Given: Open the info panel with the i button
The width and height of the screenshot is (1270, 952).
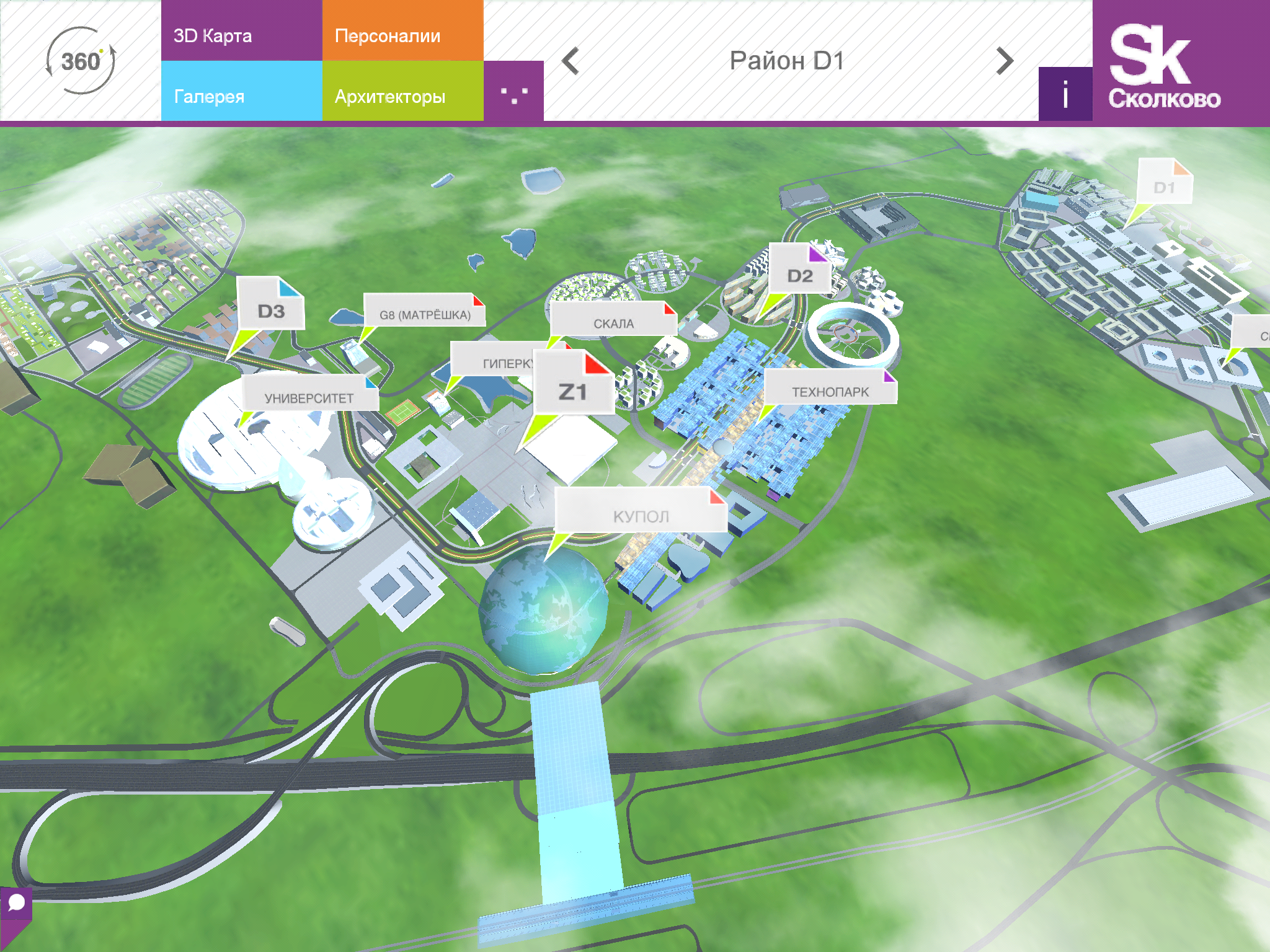Looking at the screenshot, I should (x=1065, y=94).
